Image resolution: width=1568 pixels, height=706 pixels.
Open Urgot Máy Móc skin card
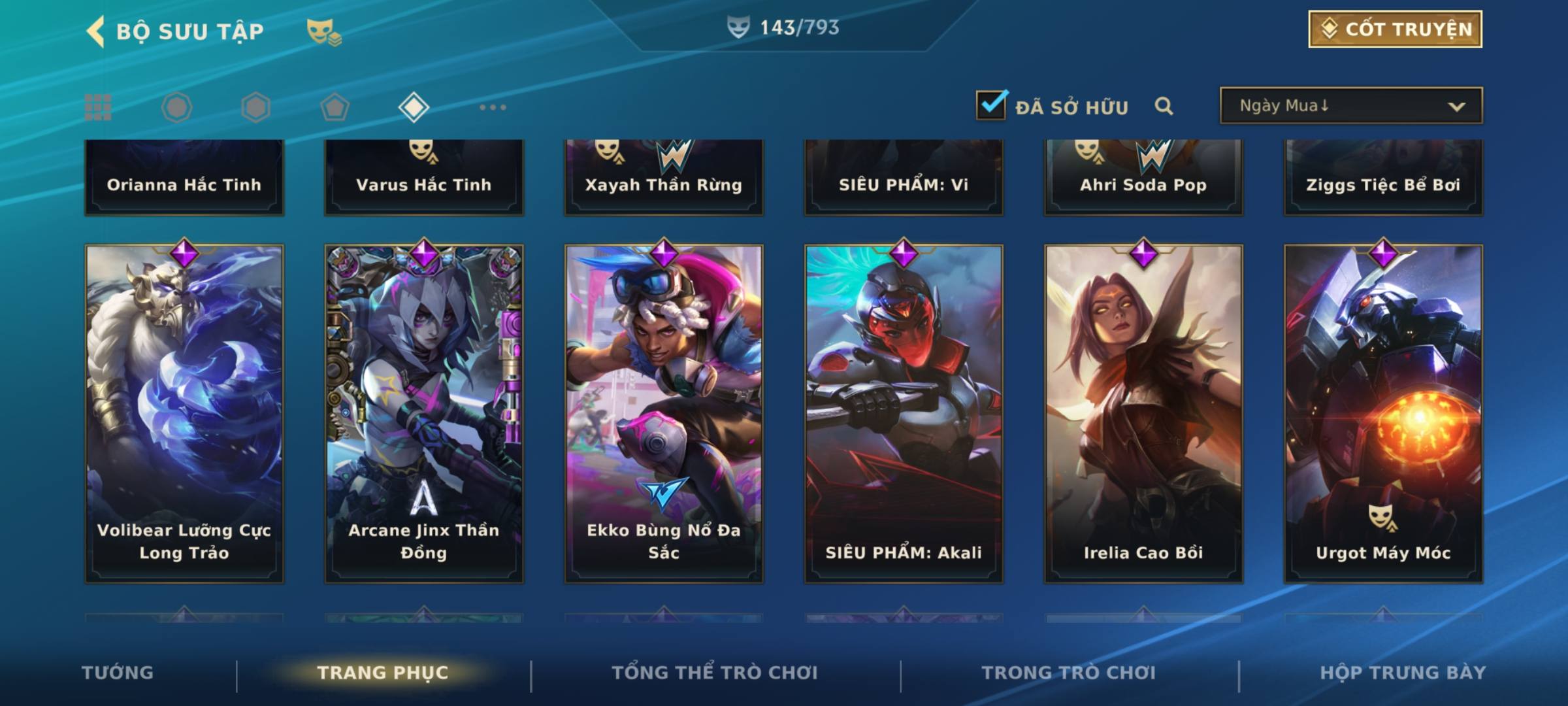point(1383,413)
